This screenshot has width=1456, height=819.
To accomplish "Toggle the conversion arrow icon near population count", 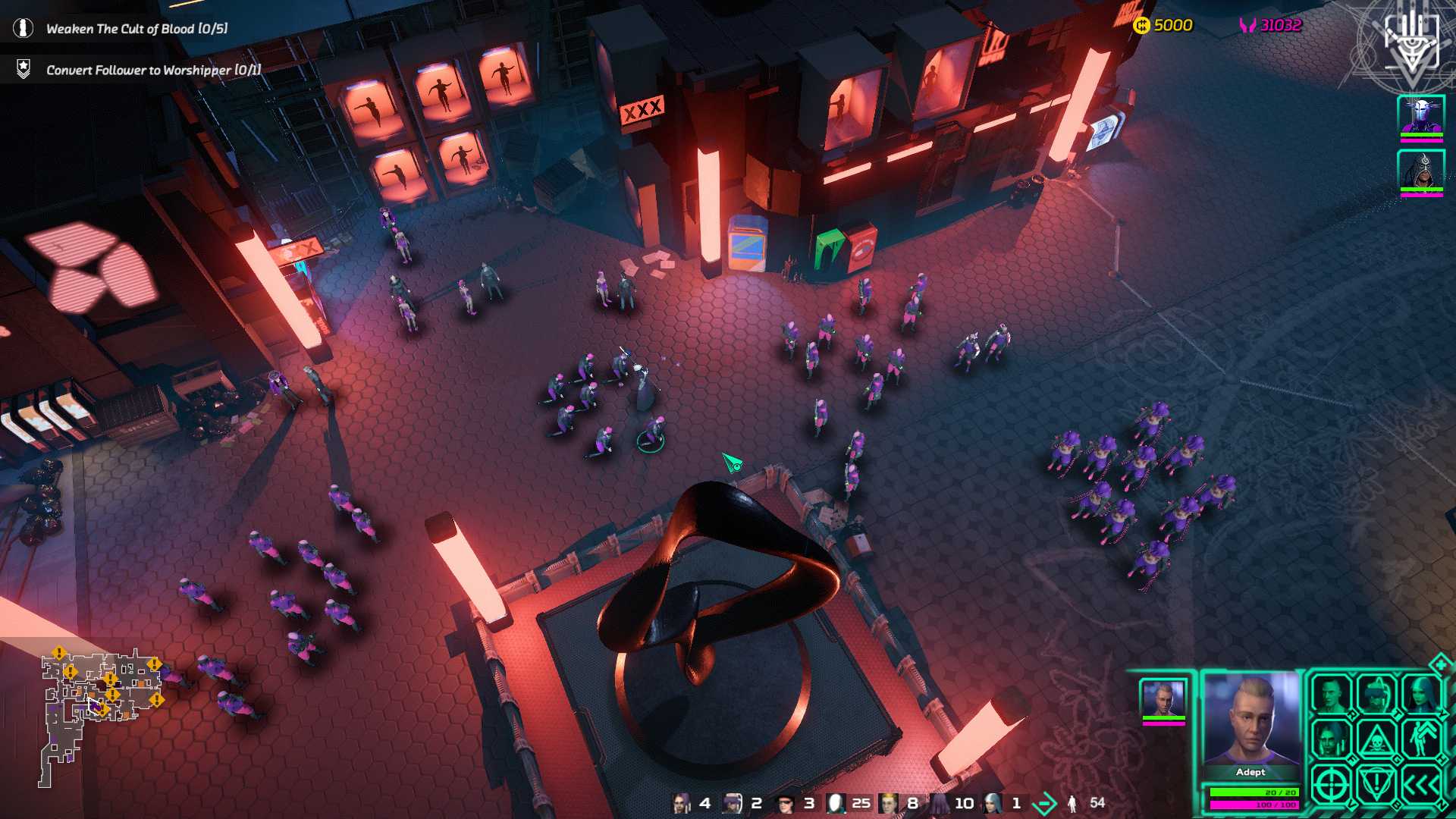I will point(1043,802).
